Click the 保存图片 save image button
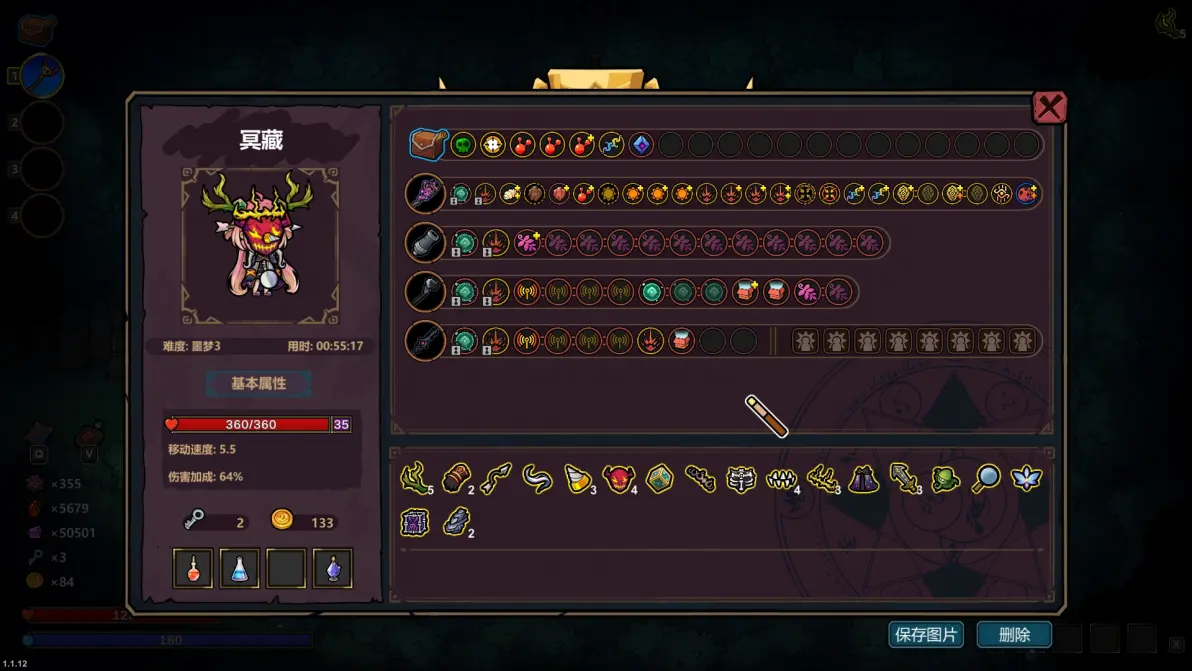The image size is (1192, 671). click(x=926, y=634)
